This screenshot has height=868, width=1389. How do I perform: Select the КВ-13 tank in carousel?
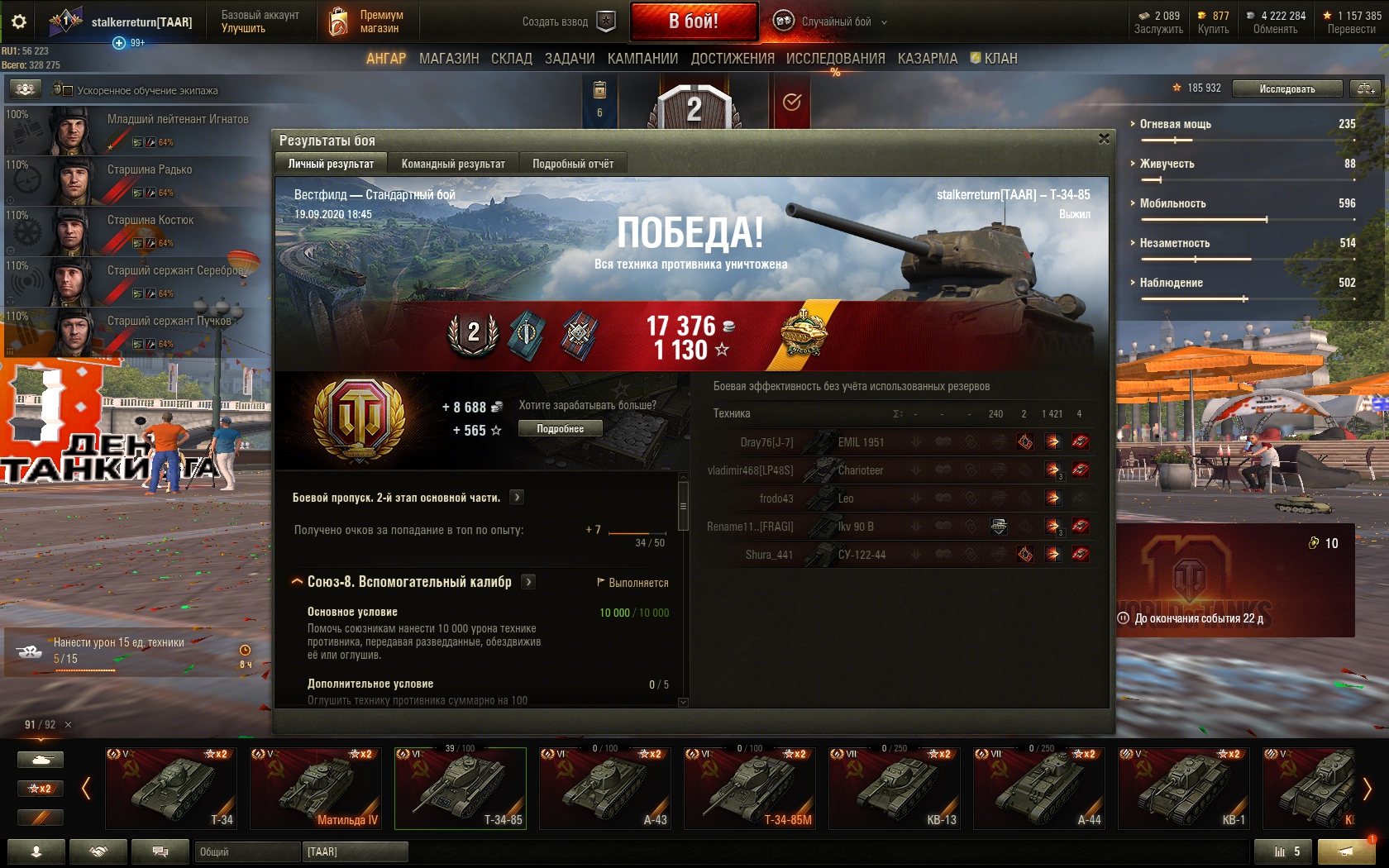pos(895,788)
